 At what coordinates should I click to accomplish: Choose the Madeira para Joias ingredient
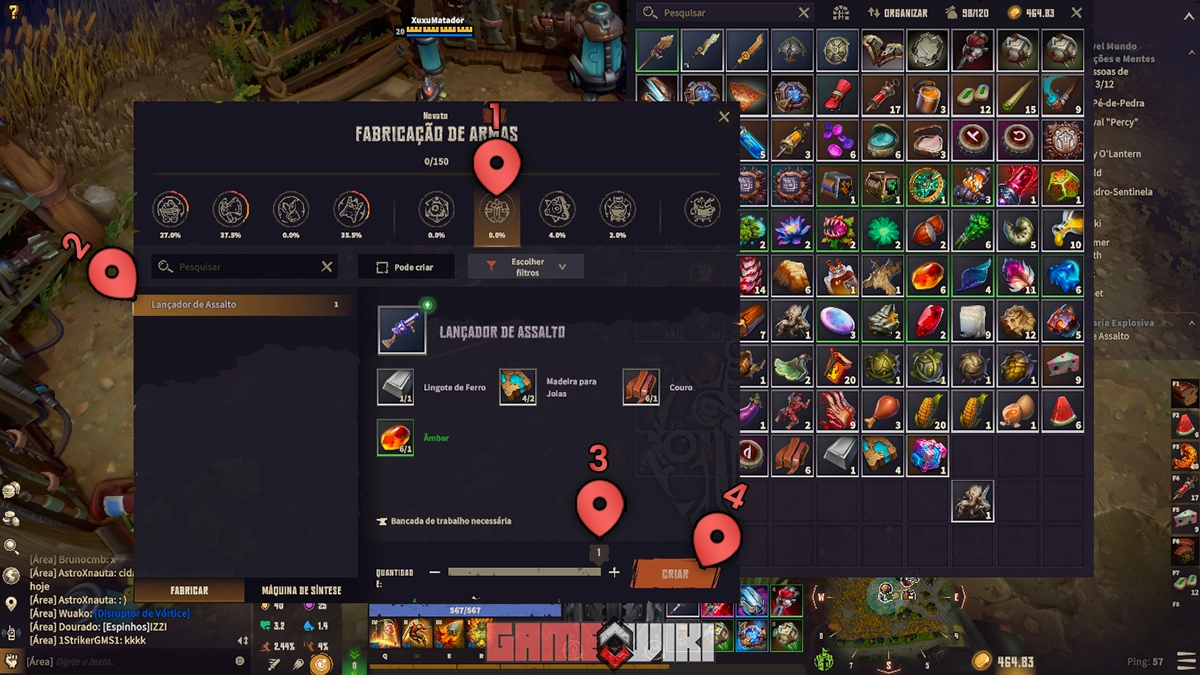coord(518,387)
